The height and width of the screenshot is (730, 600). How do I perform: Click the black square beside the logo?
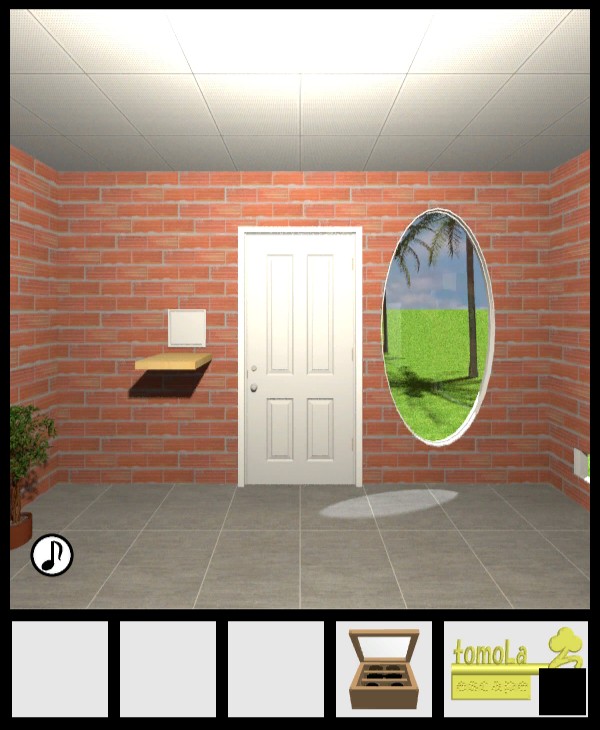562,692
